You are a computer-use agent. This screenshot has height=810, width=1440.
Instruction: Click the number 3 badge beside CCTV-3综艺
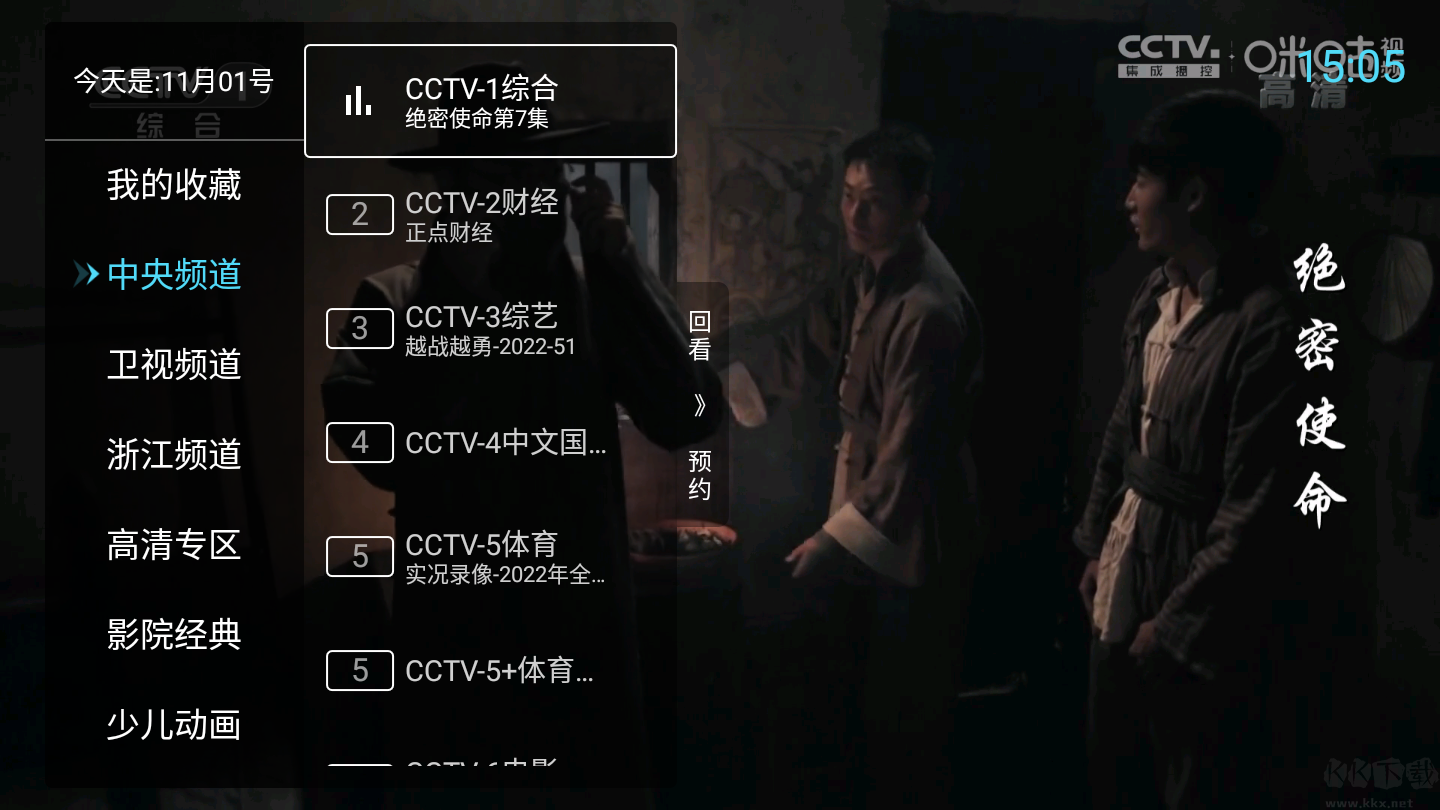[359, 328]
